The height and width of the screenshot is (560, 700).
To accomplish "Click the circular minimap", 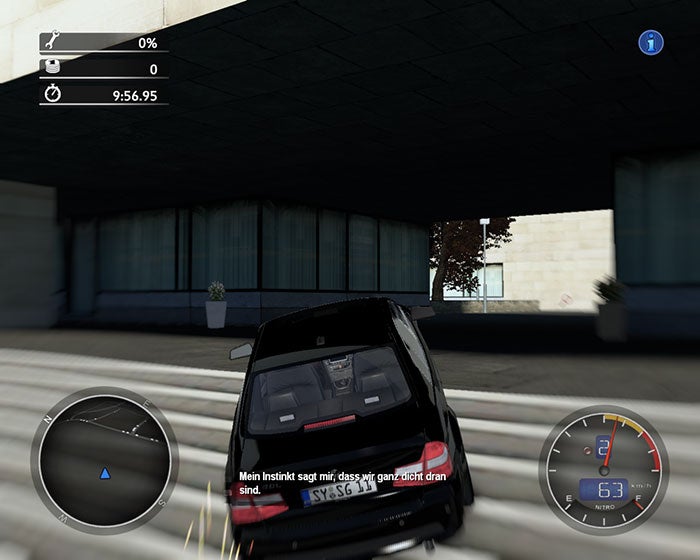I will point(104,459).
